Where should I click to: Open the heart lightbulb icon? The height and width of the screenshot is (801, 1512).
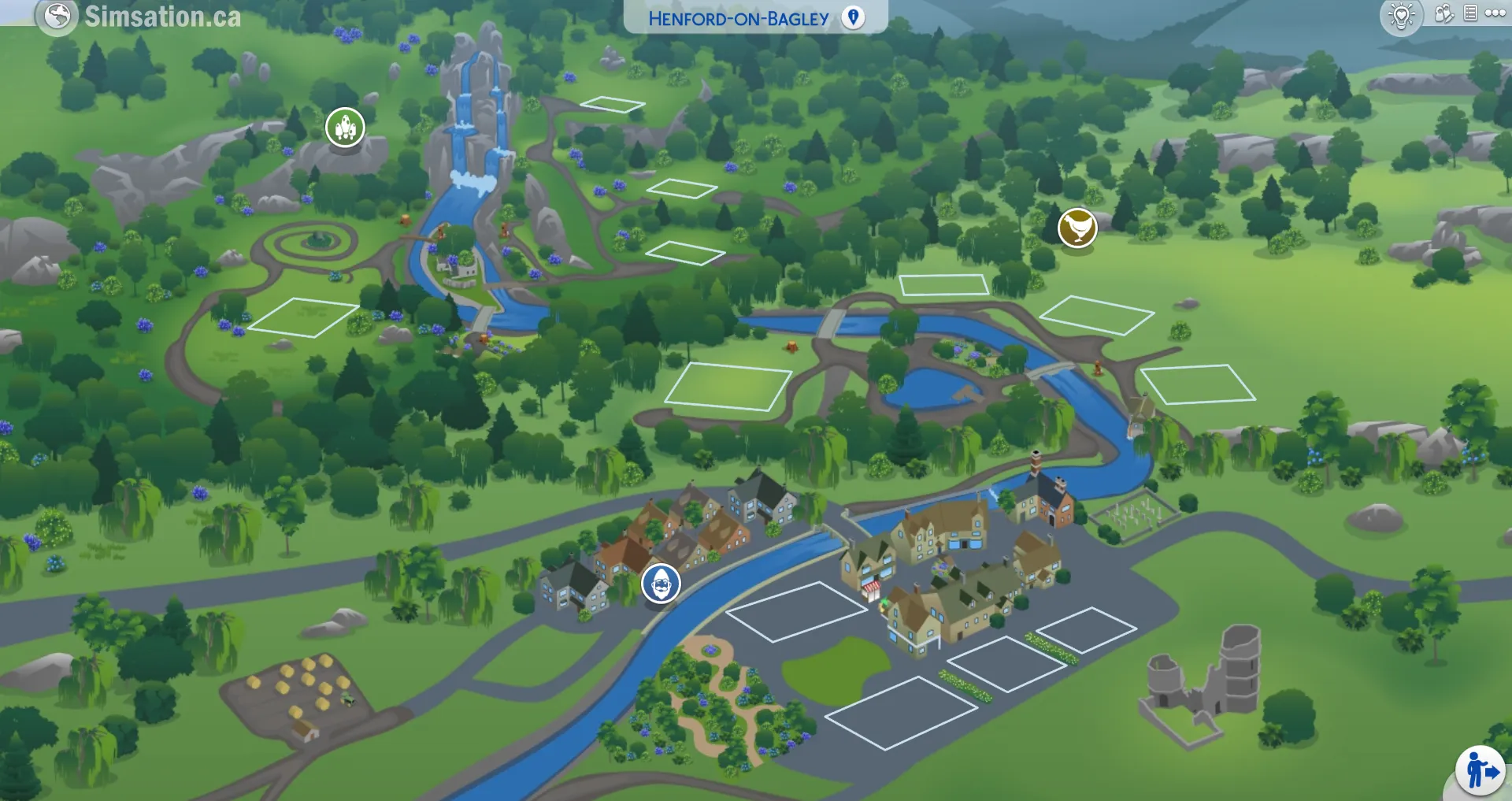point(1402,16)
